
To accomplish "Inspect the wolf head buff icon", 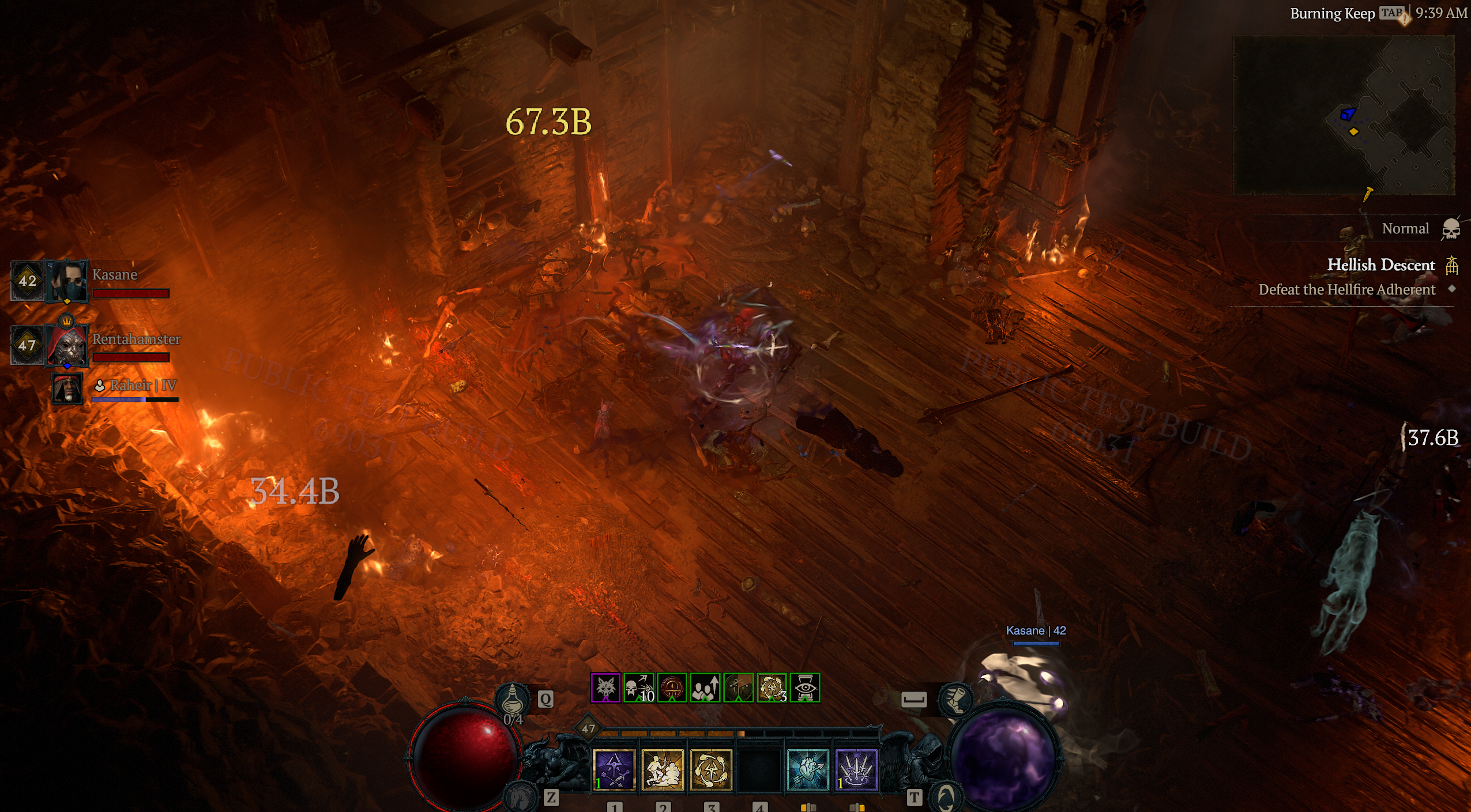I will [605, 688].
